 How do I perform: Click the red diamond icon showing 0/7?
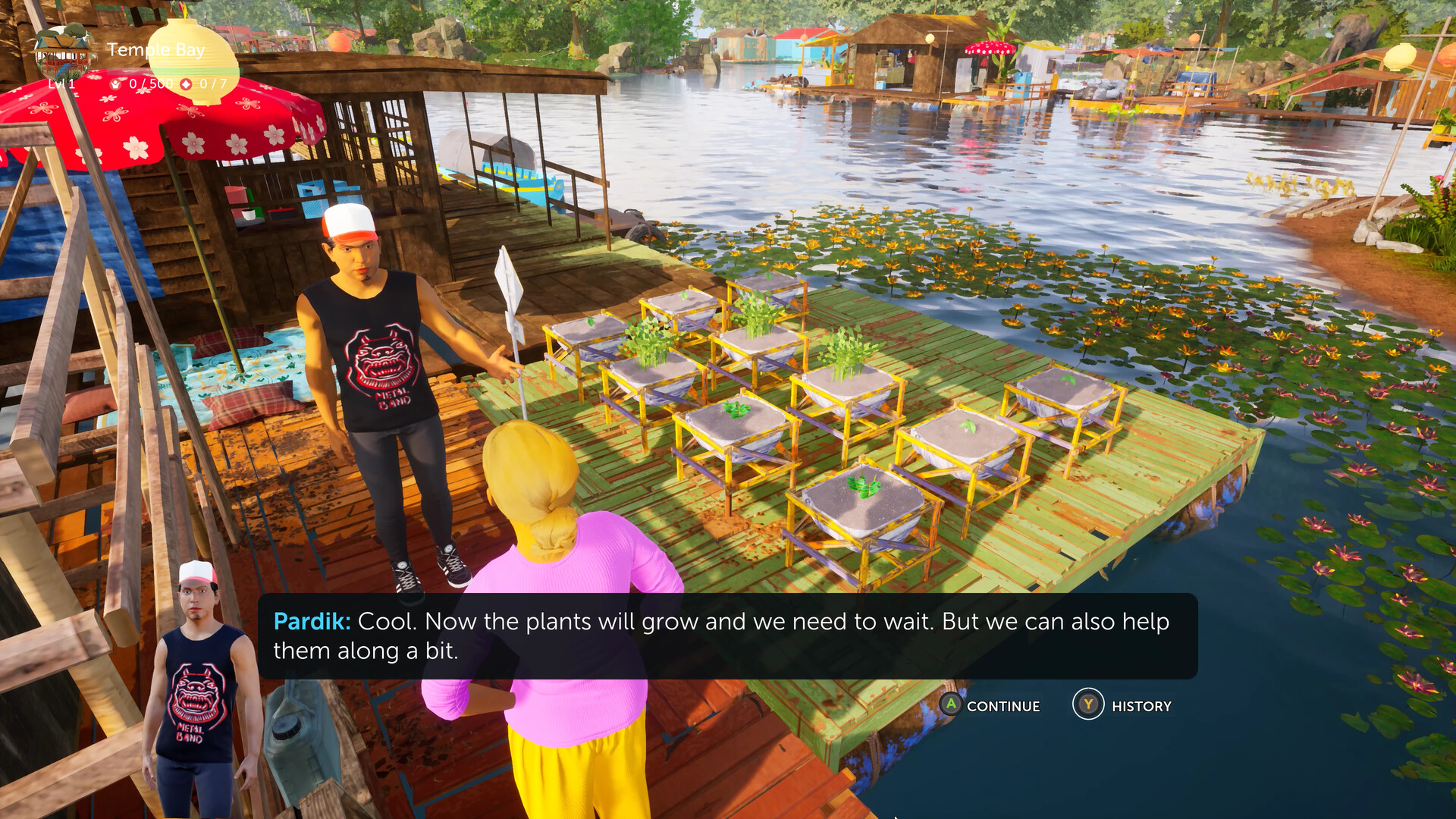[x=187, y=84]
